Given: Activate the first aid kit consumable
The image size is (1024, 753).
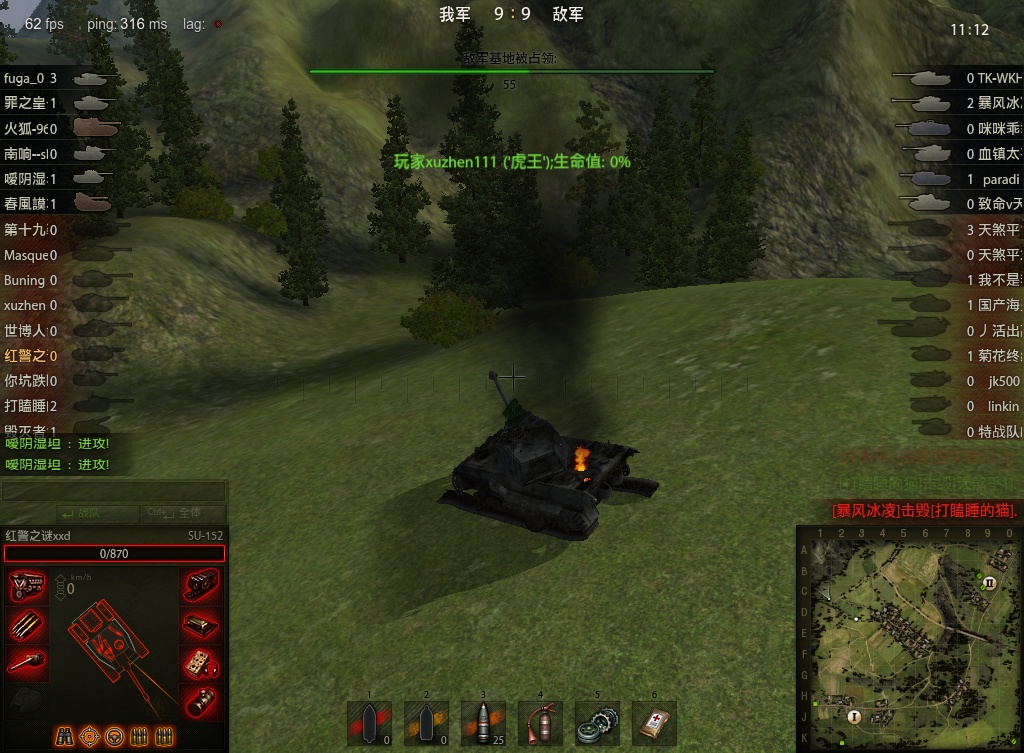Looking at the screenshot, I should (655, 723).
